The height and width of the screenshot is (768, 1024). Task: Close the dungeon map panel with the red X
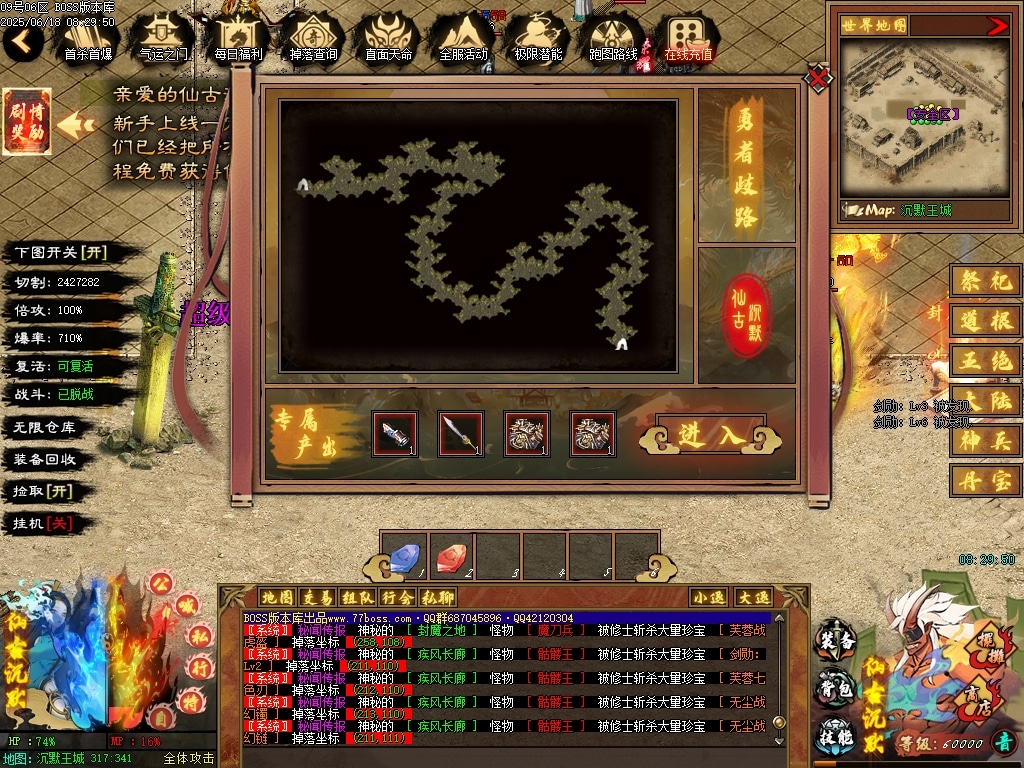(x=819, y=77)
